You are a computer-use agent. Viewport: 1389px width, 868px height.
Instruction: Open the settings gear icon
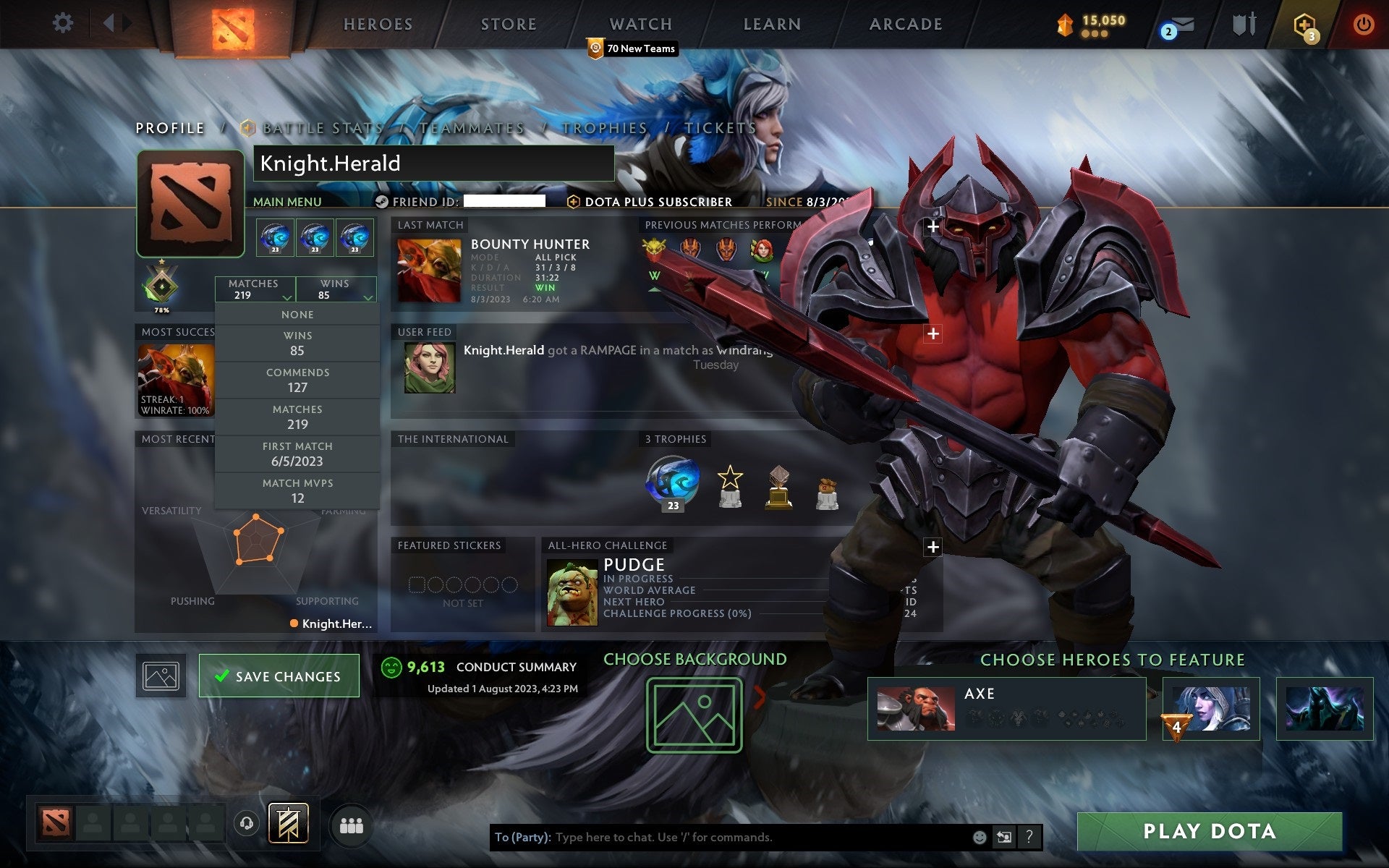(64, 22)
